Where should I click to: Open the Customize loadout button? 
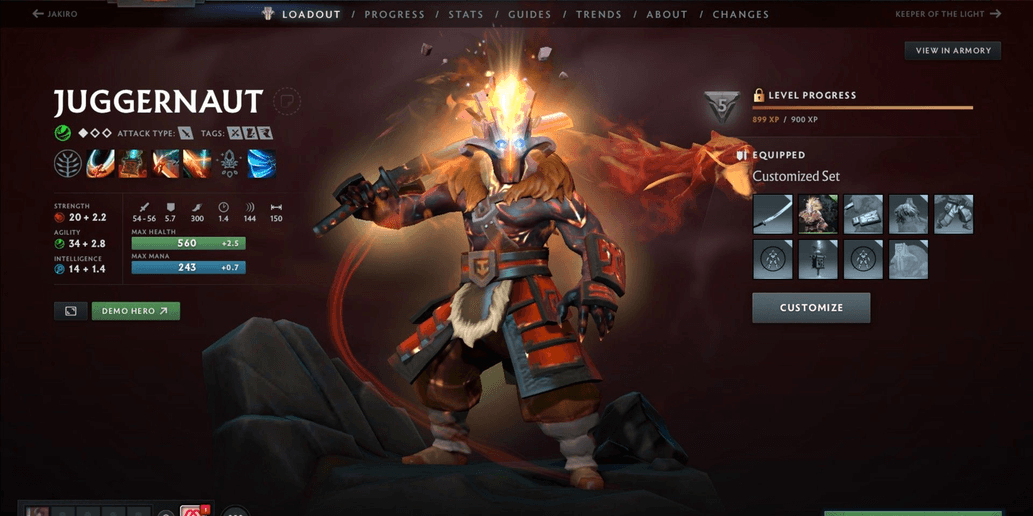point(811,308)
